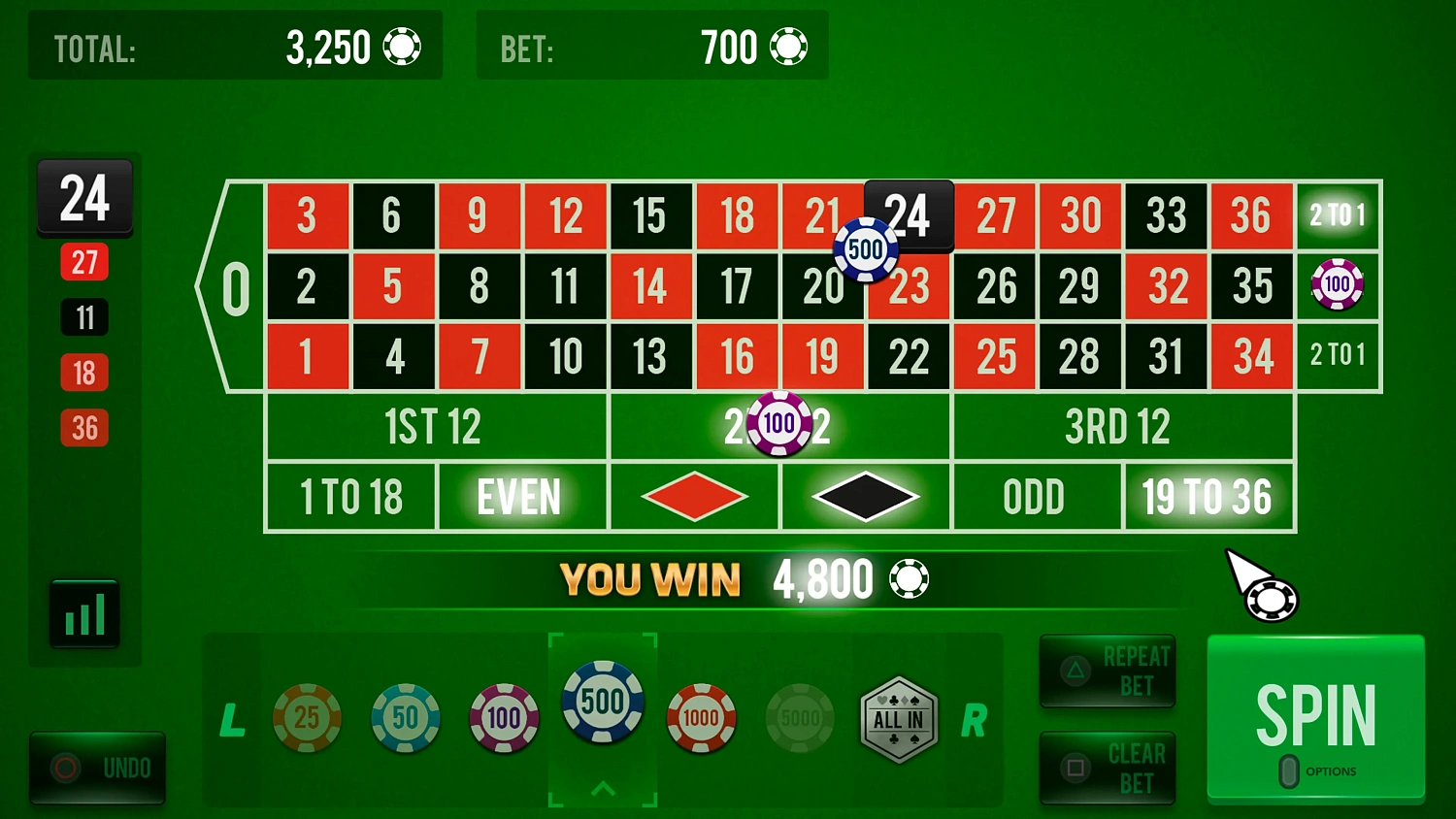Bet on the black diamond
Screen dimensions: 1456x819
[864, 496]
